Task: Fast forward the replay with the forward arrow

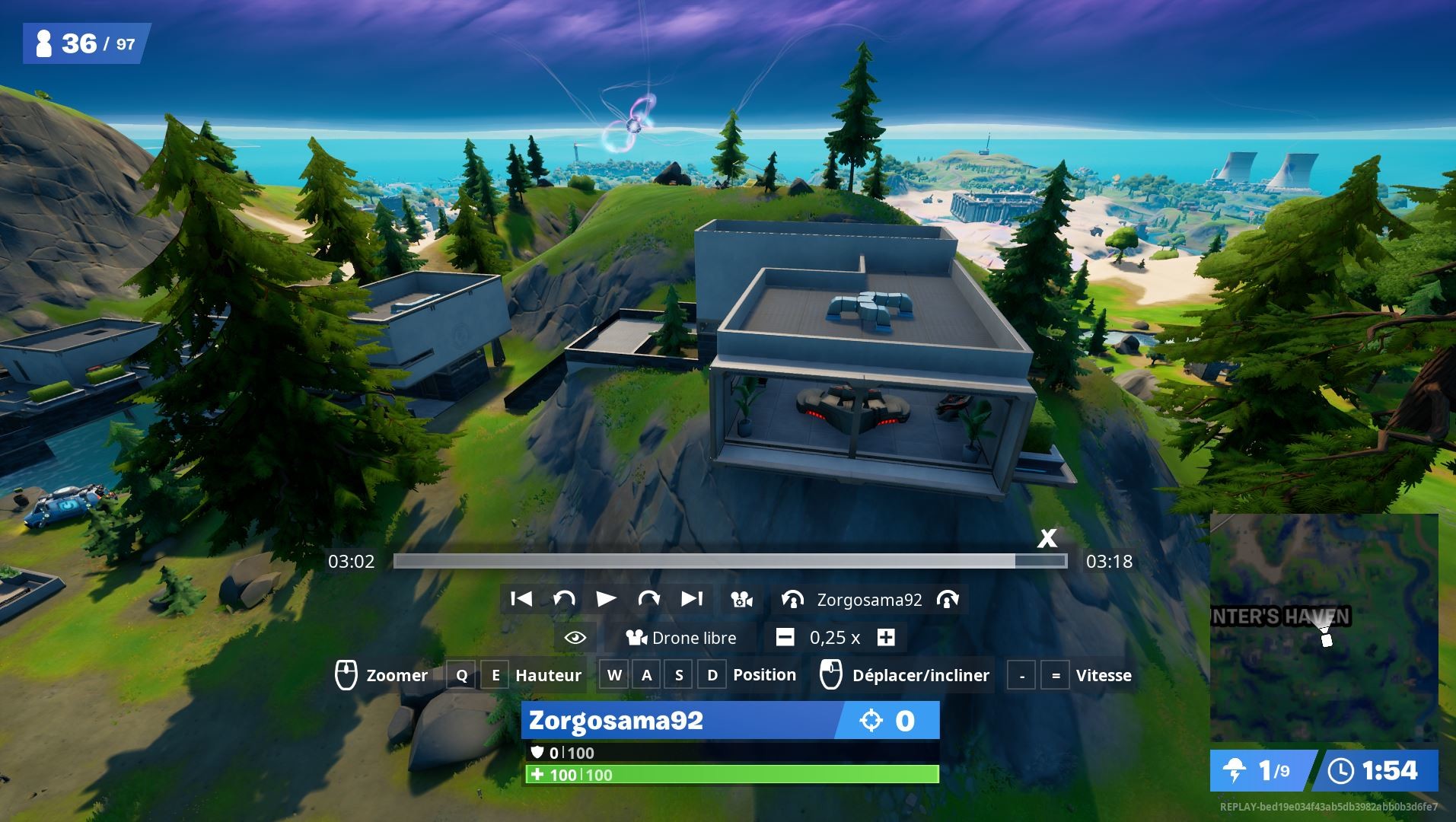Action: [x=649, y=599]
